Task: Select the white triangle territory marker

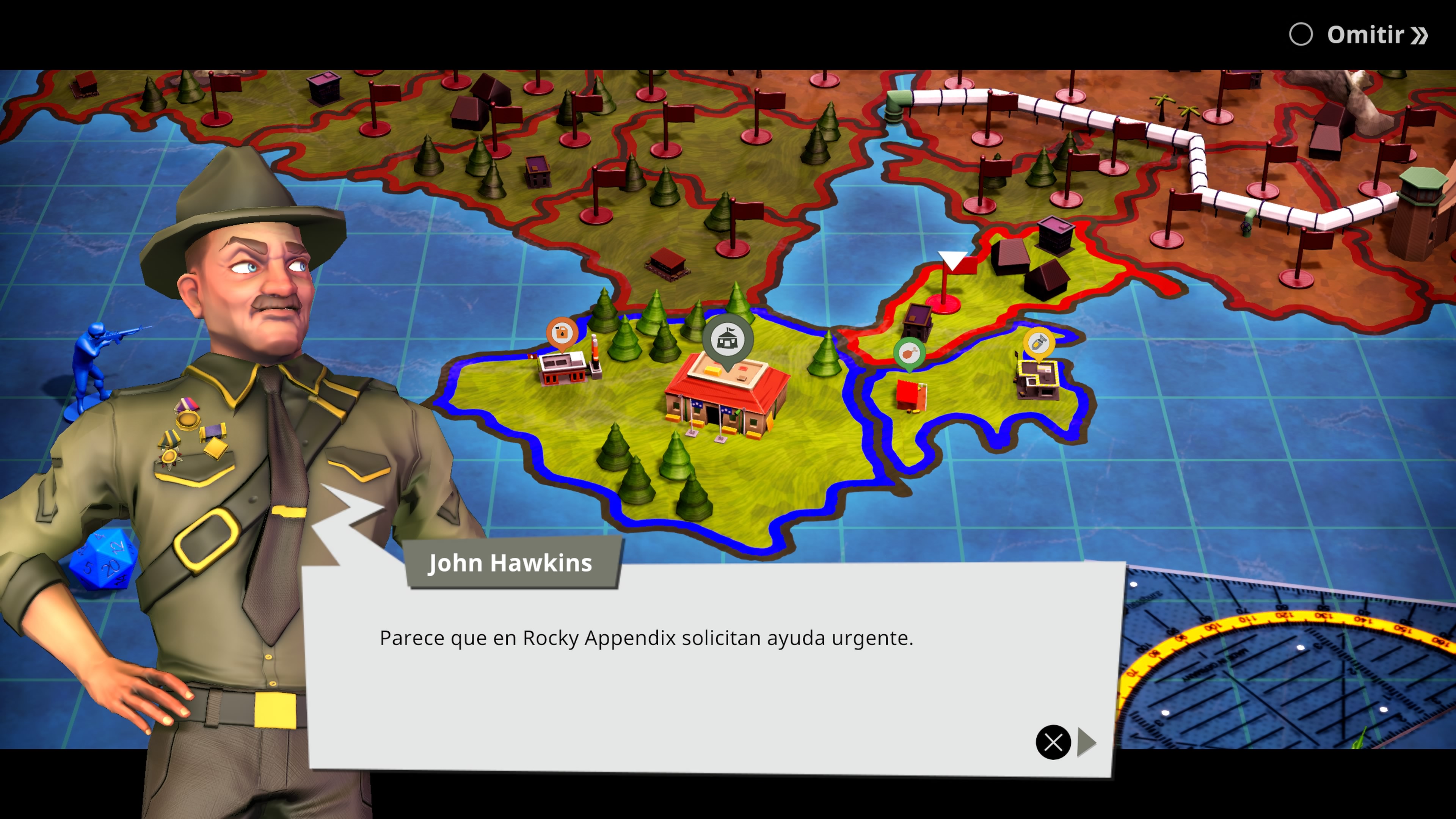Action: click(x=952, y=260)
